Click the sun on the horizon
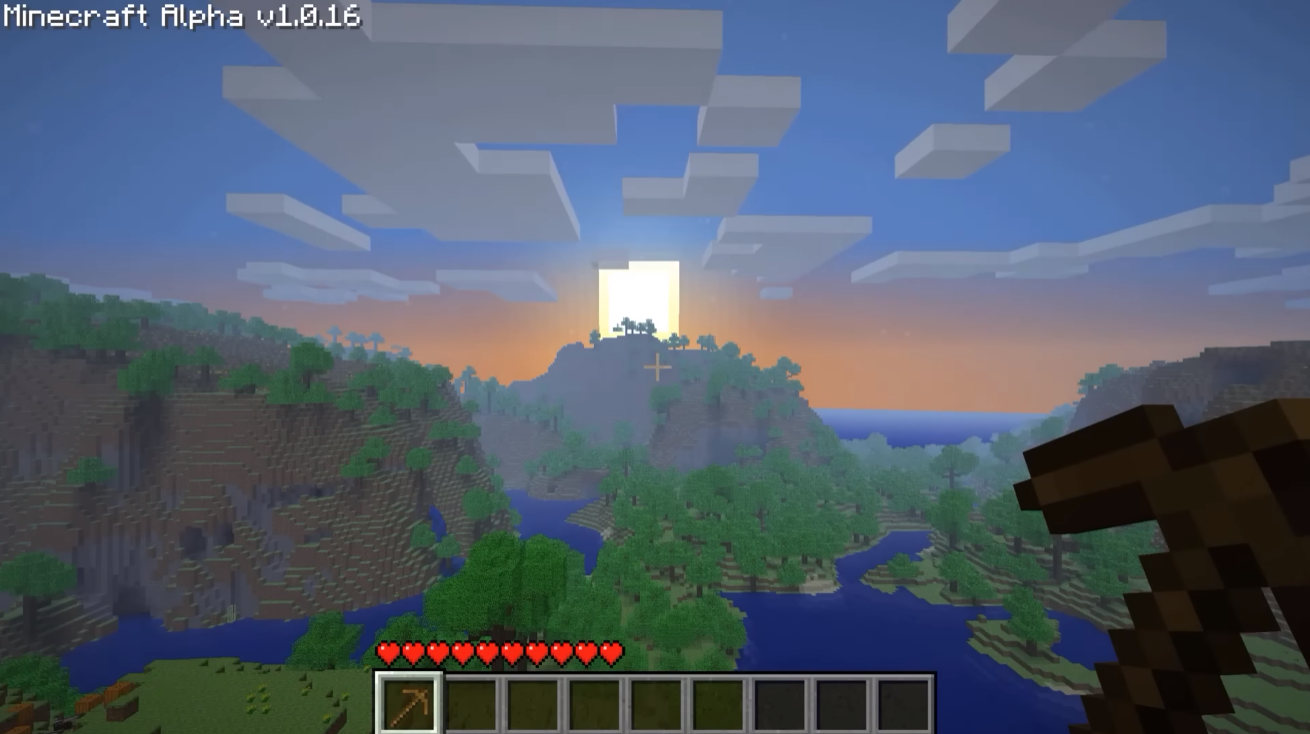The height and width of the screenshot is (734, 1310). click(x=640, y=295)
